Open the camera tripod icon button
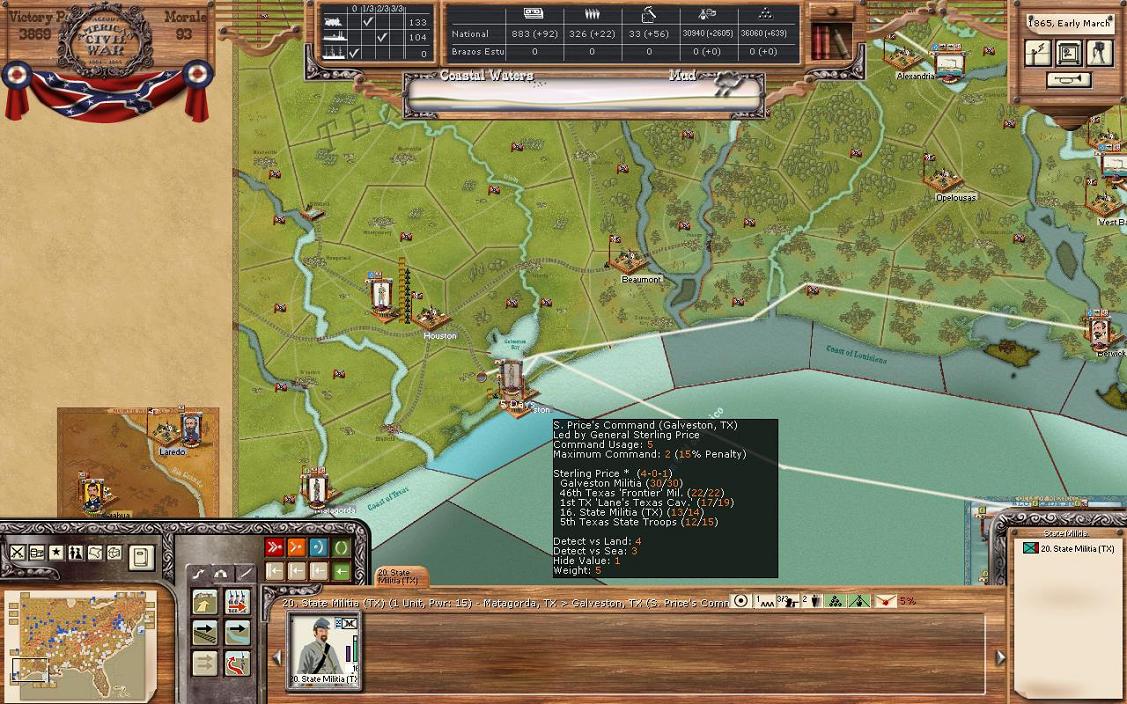1127x704 pixels. (1099, 53)
